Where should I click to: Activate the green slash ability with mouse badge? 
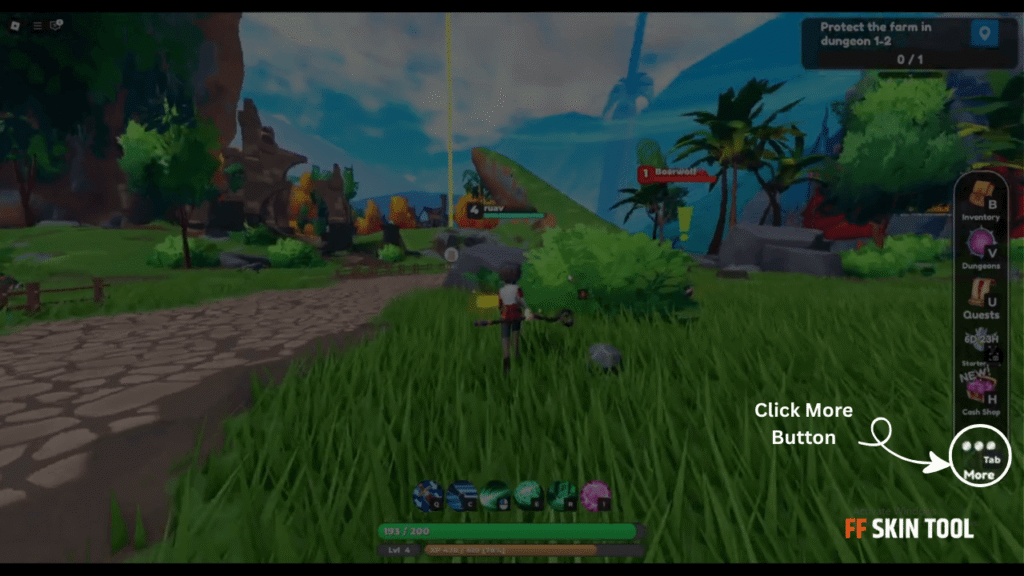(x=495, y=494)
